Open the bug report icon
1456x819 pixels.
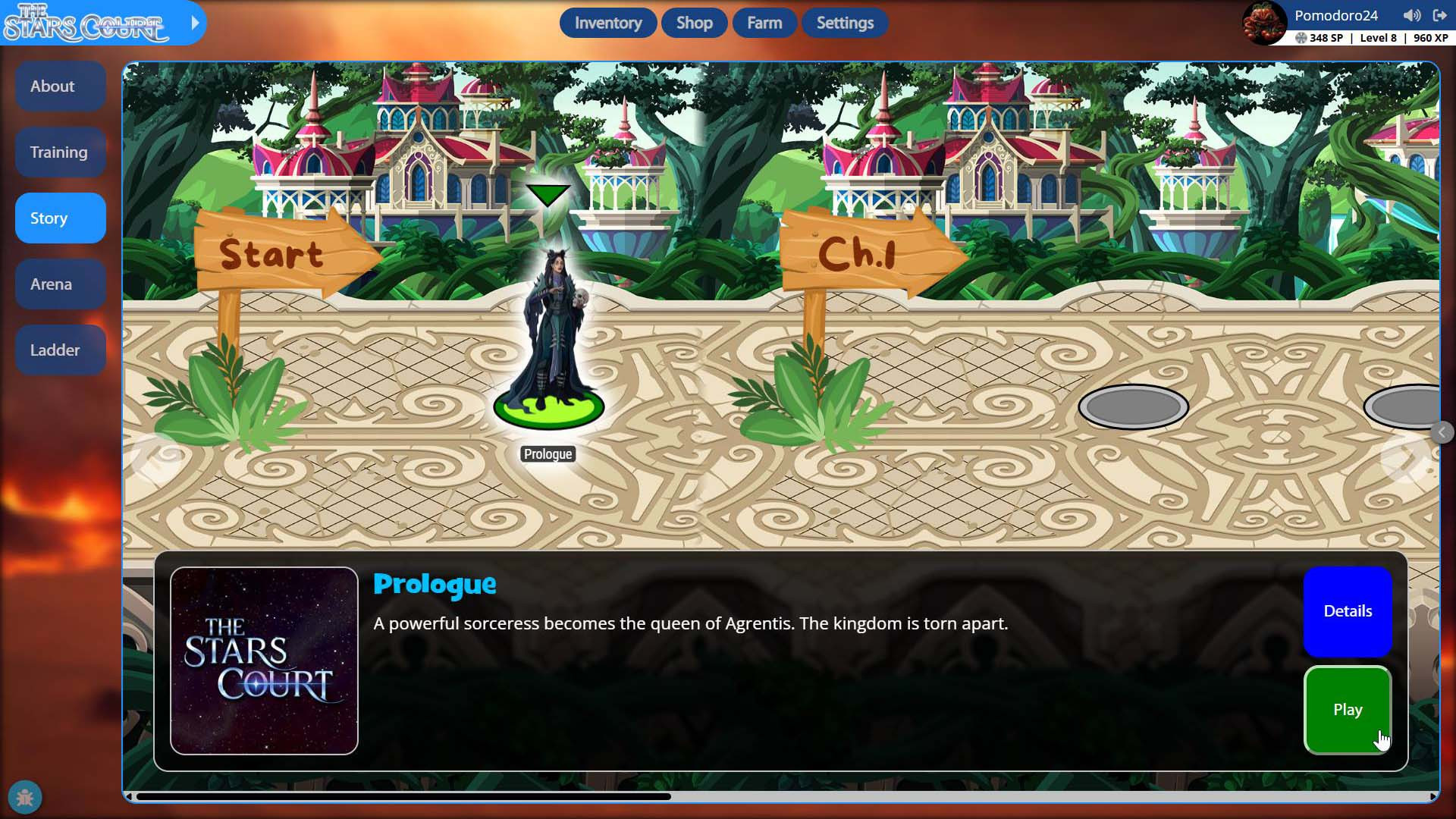pyautogui.click(x=25, y=797)
